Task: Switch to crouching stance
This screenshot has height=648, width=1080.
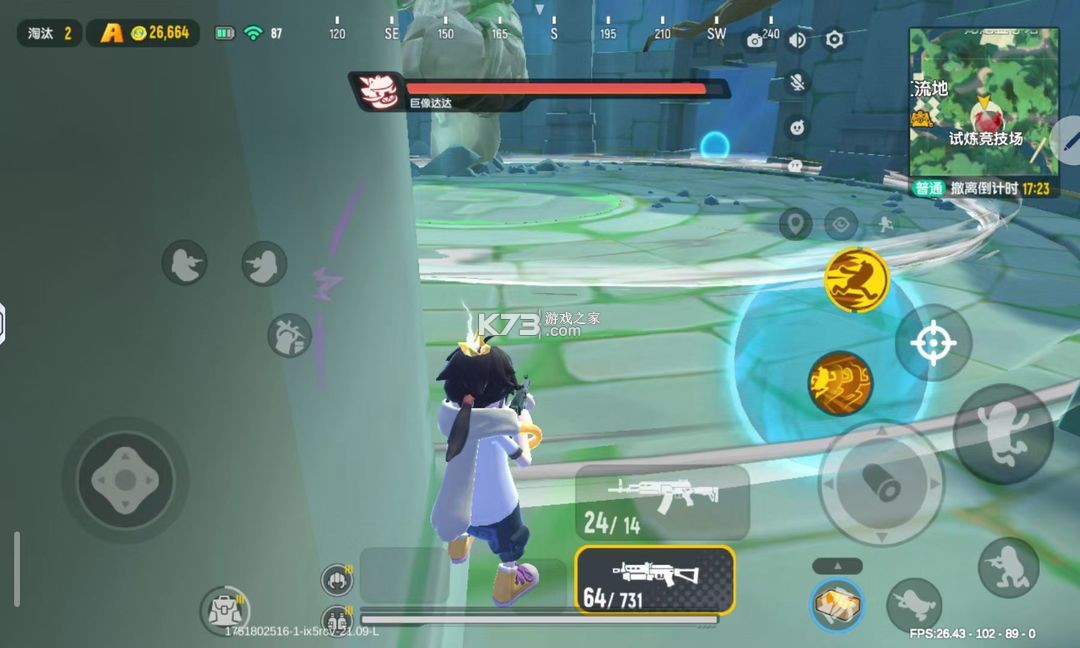Action: [1008, 567]
